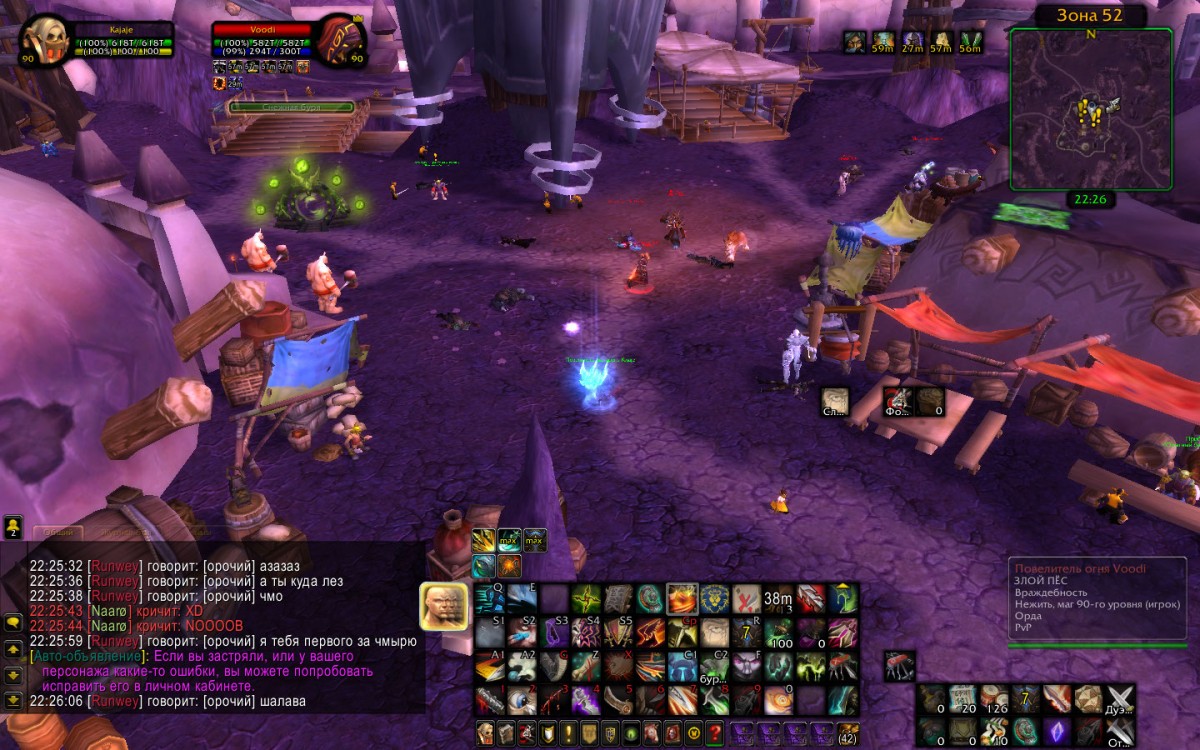Activate the green crossed-blades ability icon
The height and width of the screenshot is (750, 1200).
[x=586, y=599]
